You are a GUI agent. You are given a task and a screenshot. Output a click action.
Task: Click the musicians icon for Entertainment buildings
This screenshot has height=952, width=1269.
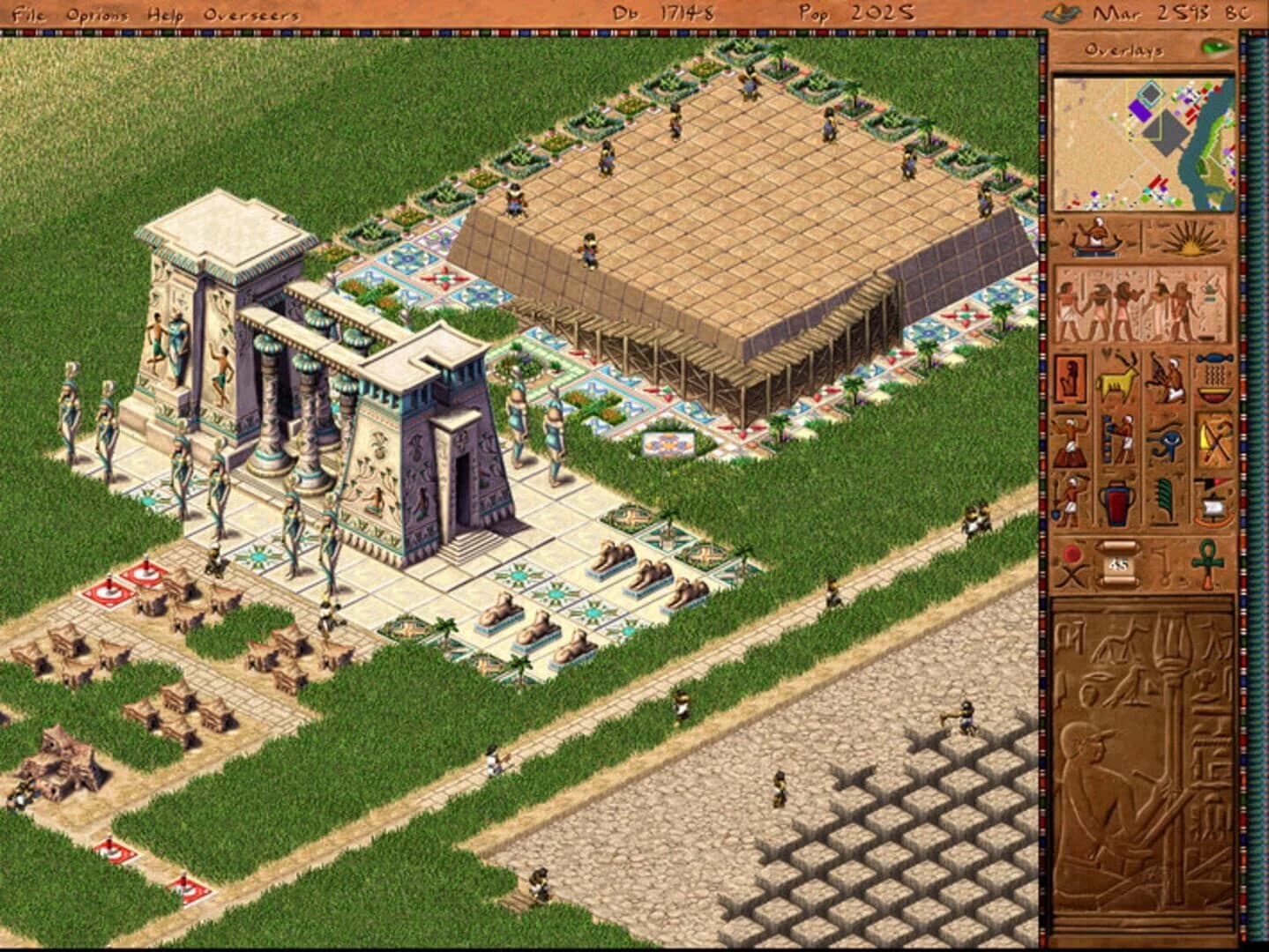coord(1070,440)
